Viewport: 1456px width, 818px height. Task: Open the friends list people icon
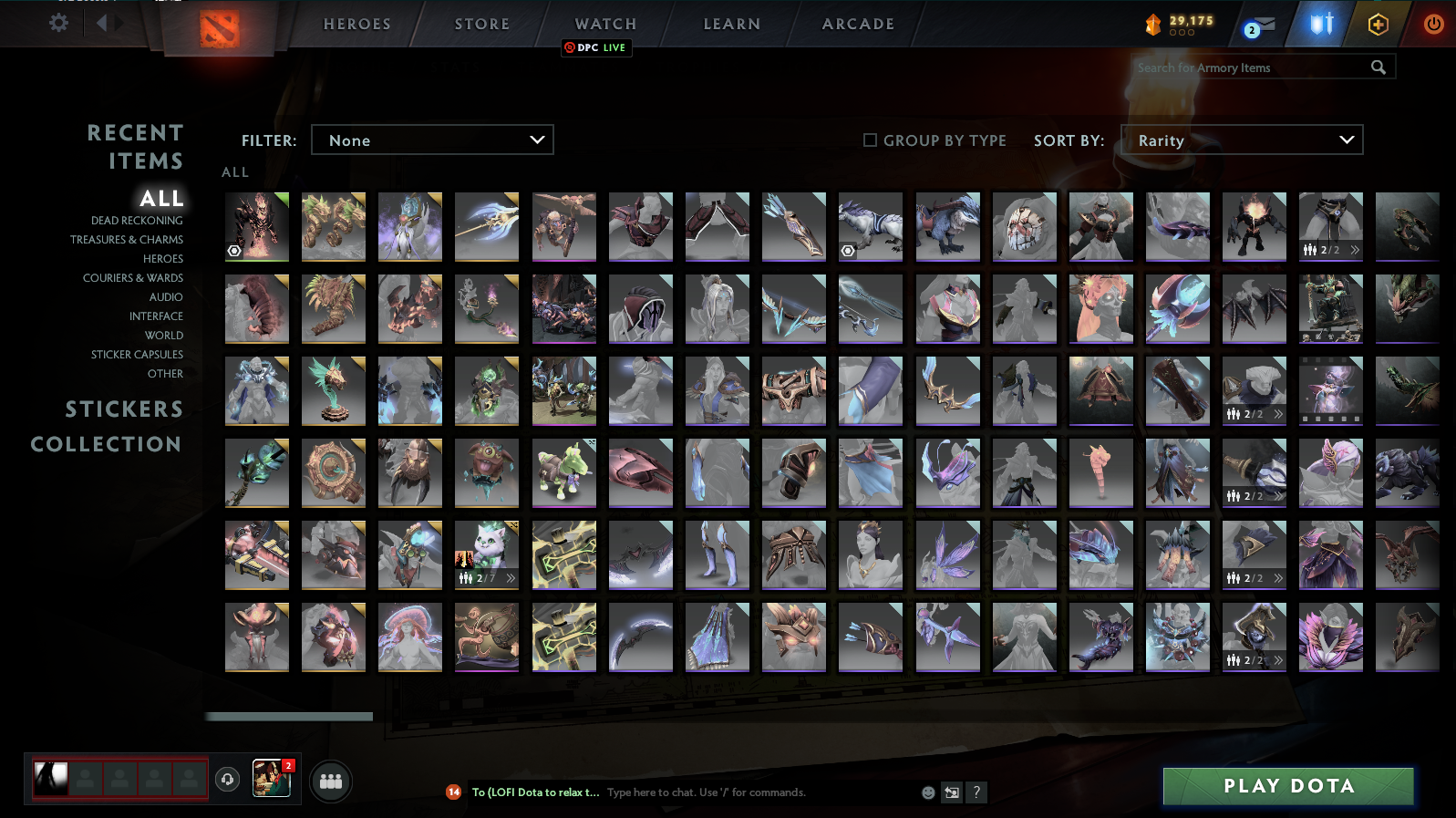(331, 781)
